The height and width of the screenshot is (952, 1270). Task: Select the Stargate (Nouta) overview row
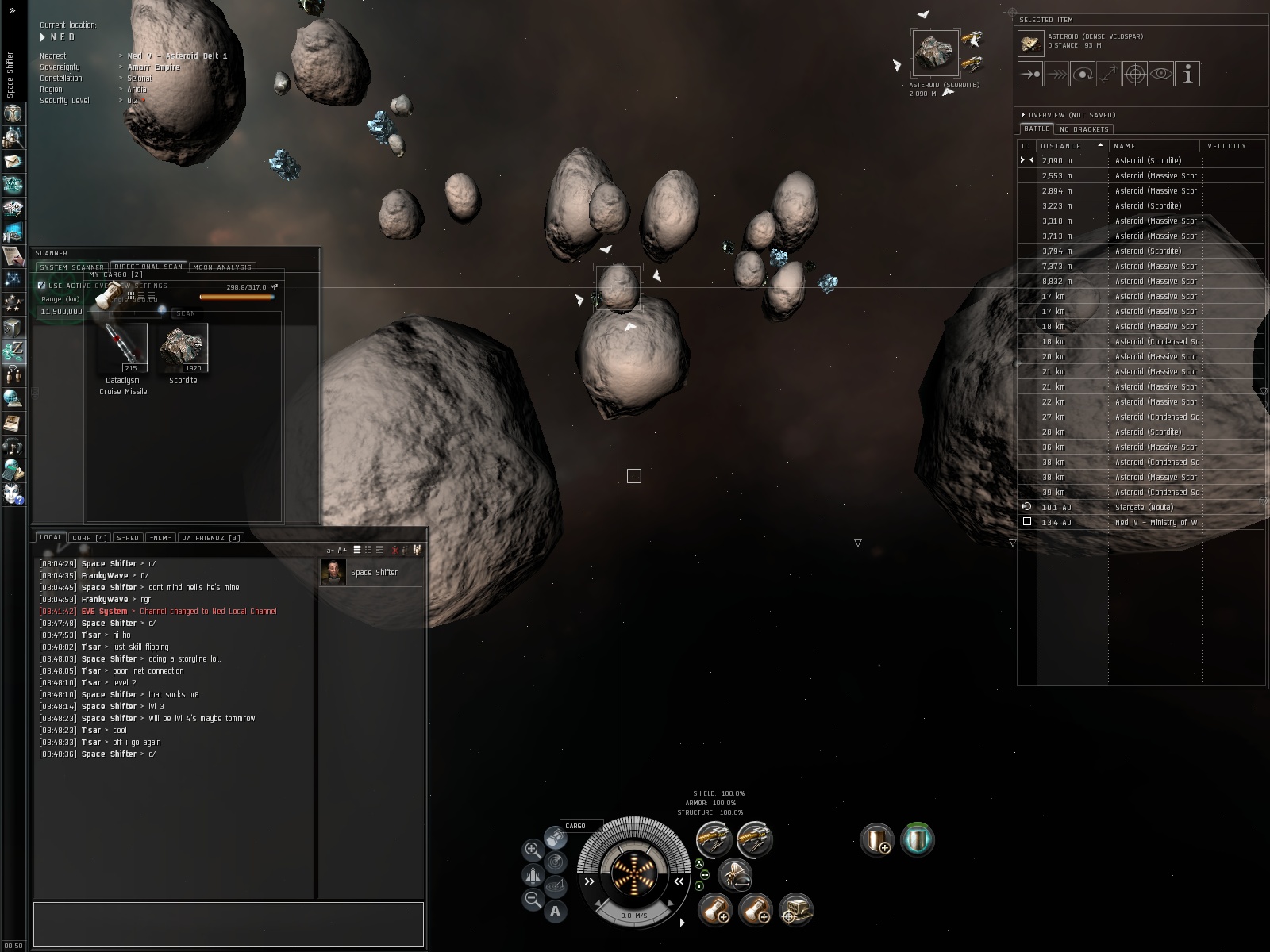1143,507
